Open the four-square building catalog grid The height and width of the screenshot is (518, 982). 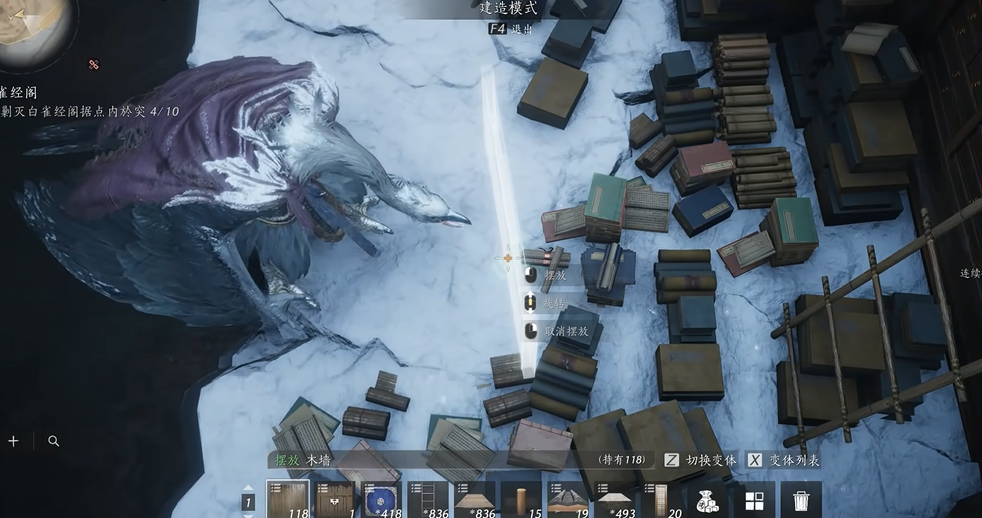(754, 499)
